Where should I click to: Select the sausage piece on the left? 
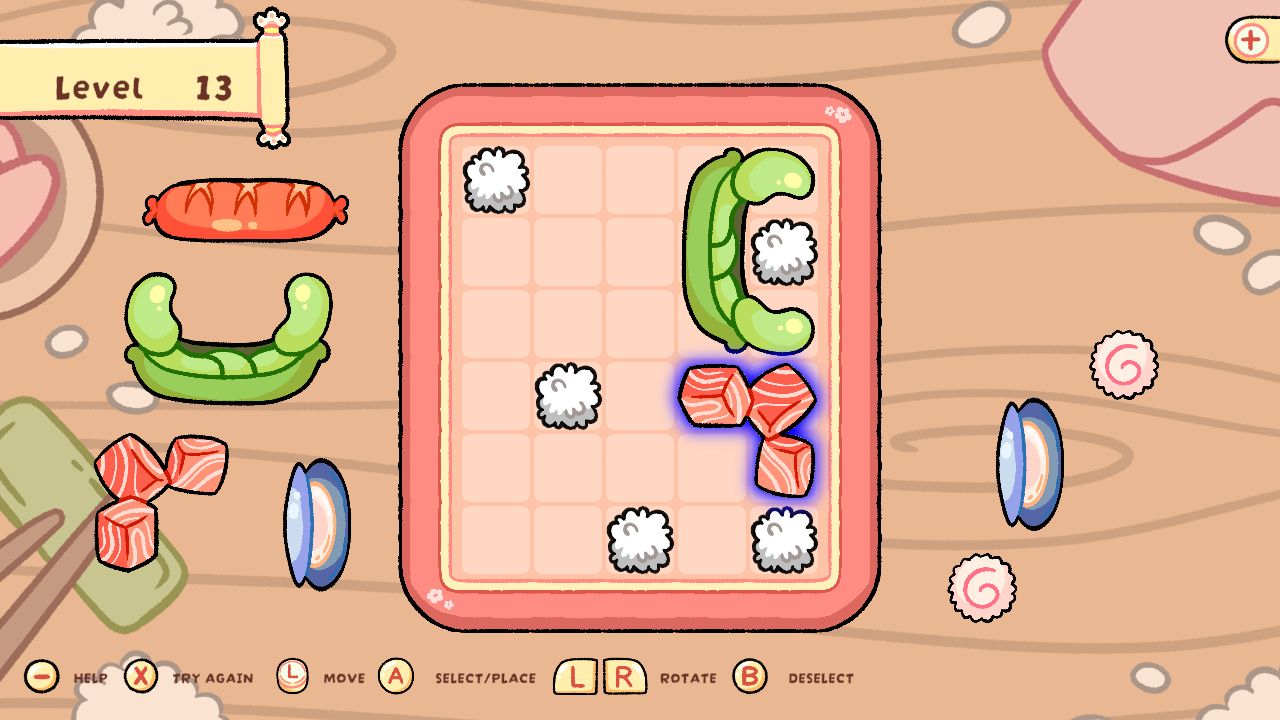tap(245, 210)
